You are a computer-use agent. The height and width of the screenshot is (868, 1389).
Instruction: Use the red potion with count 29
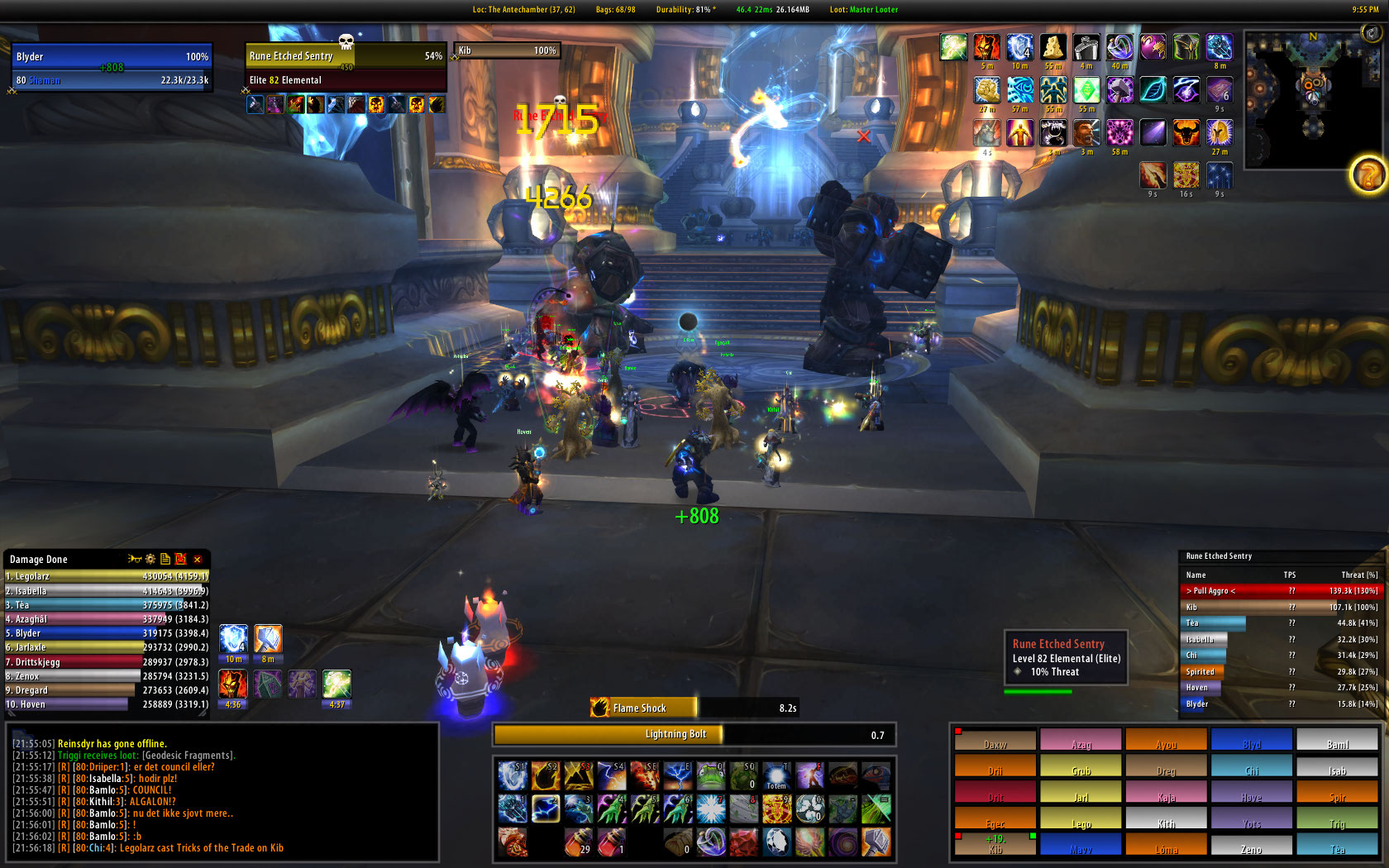579,842
